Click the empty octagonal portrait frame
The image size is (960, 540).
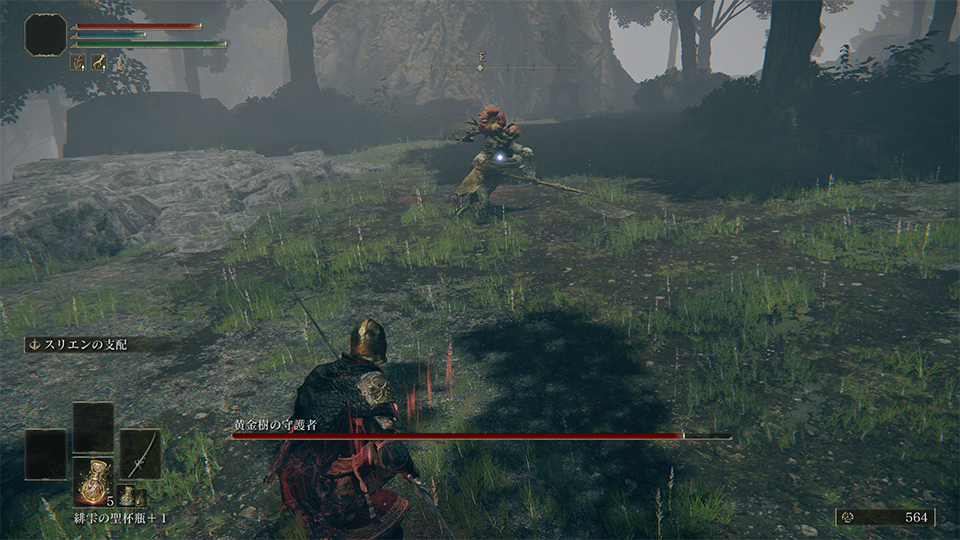tap(46, 35)
